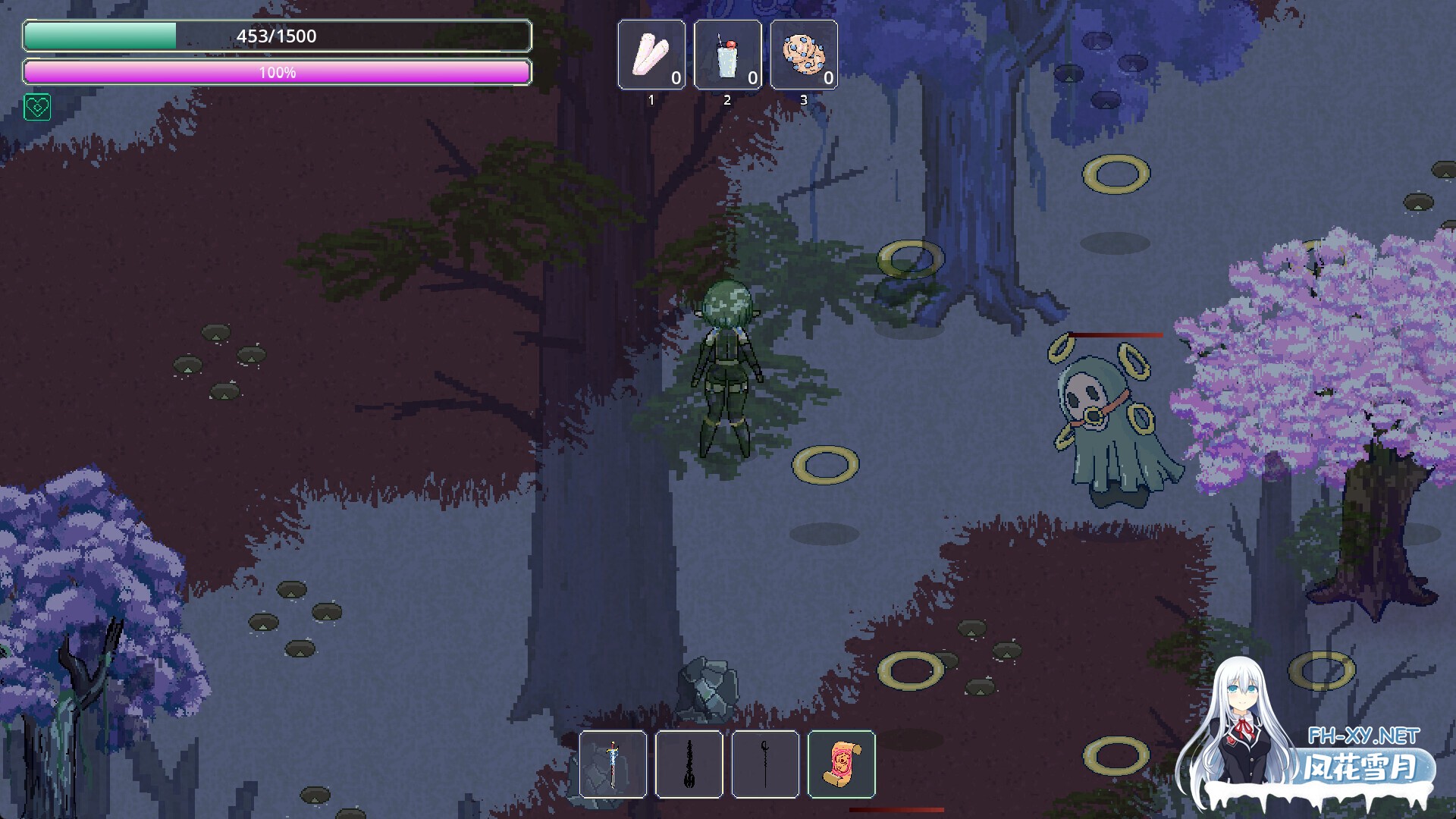Use the cherry-topped milkshake drink slot
Viewport: 1456px width, 819px height.
pyautogui.click(x=727, y=55)
